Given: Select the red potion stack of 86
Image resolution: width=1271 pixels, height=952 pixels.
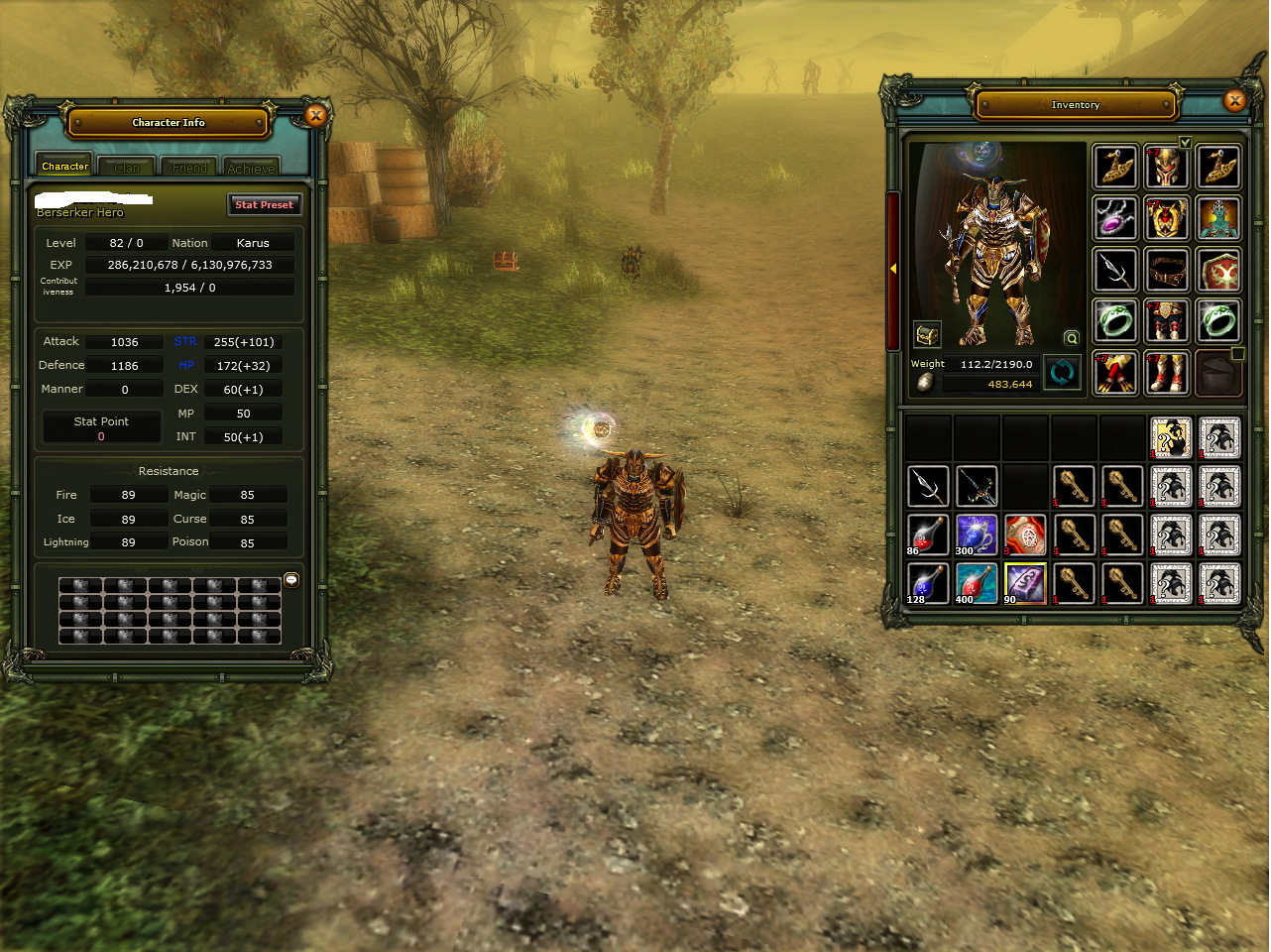Looking at the screenshot, I should [x=928, y=535].
